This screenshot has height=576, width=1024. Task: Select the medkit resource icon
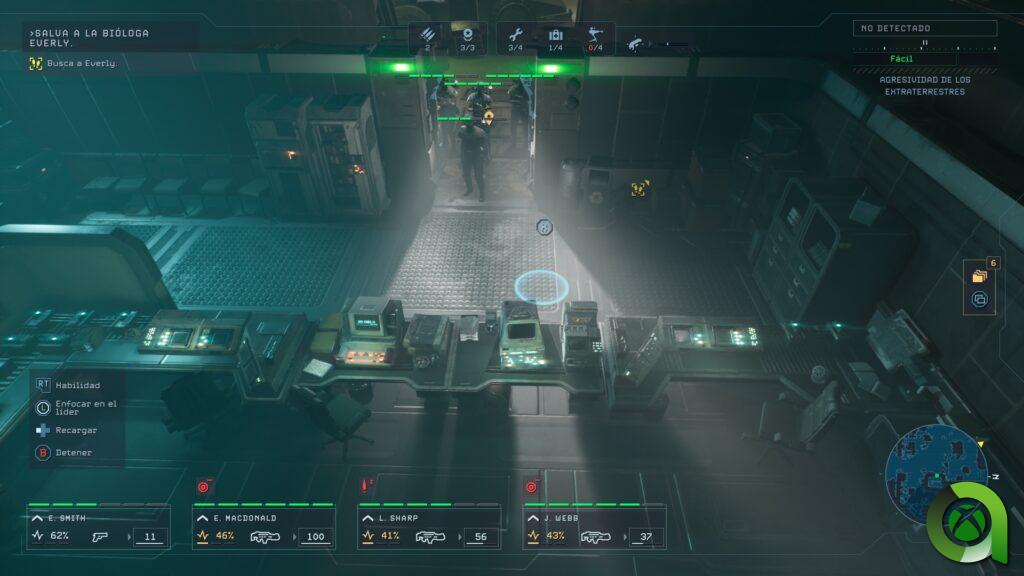[556, 36]
